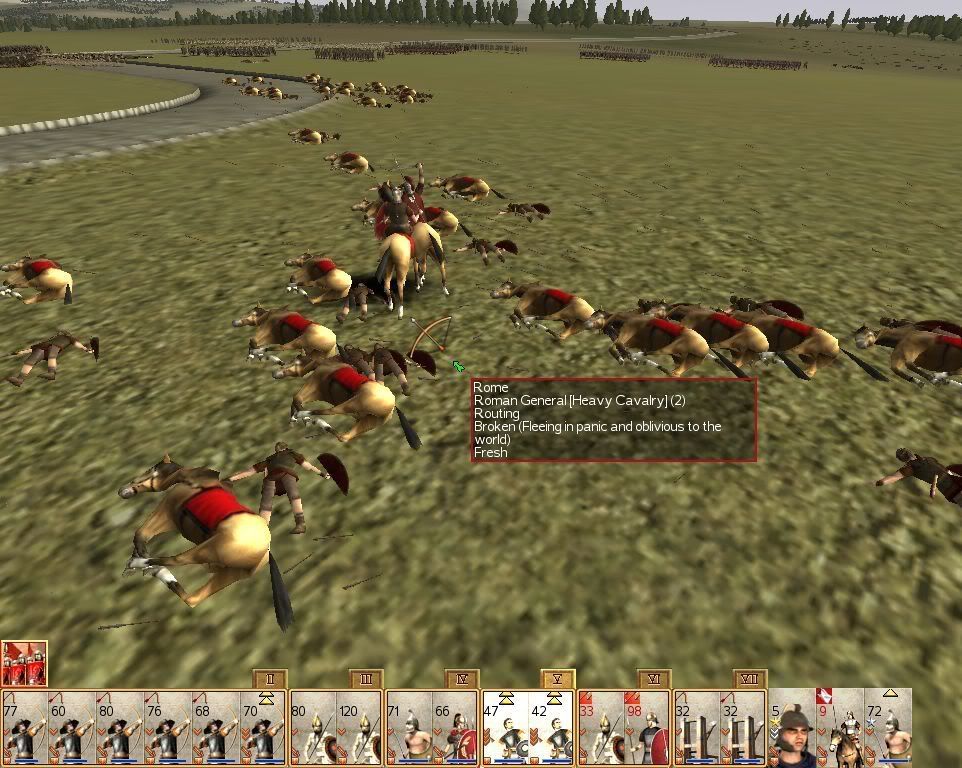Select group III tab
Screen dimensions: 962x768
[x=366, y=680]
